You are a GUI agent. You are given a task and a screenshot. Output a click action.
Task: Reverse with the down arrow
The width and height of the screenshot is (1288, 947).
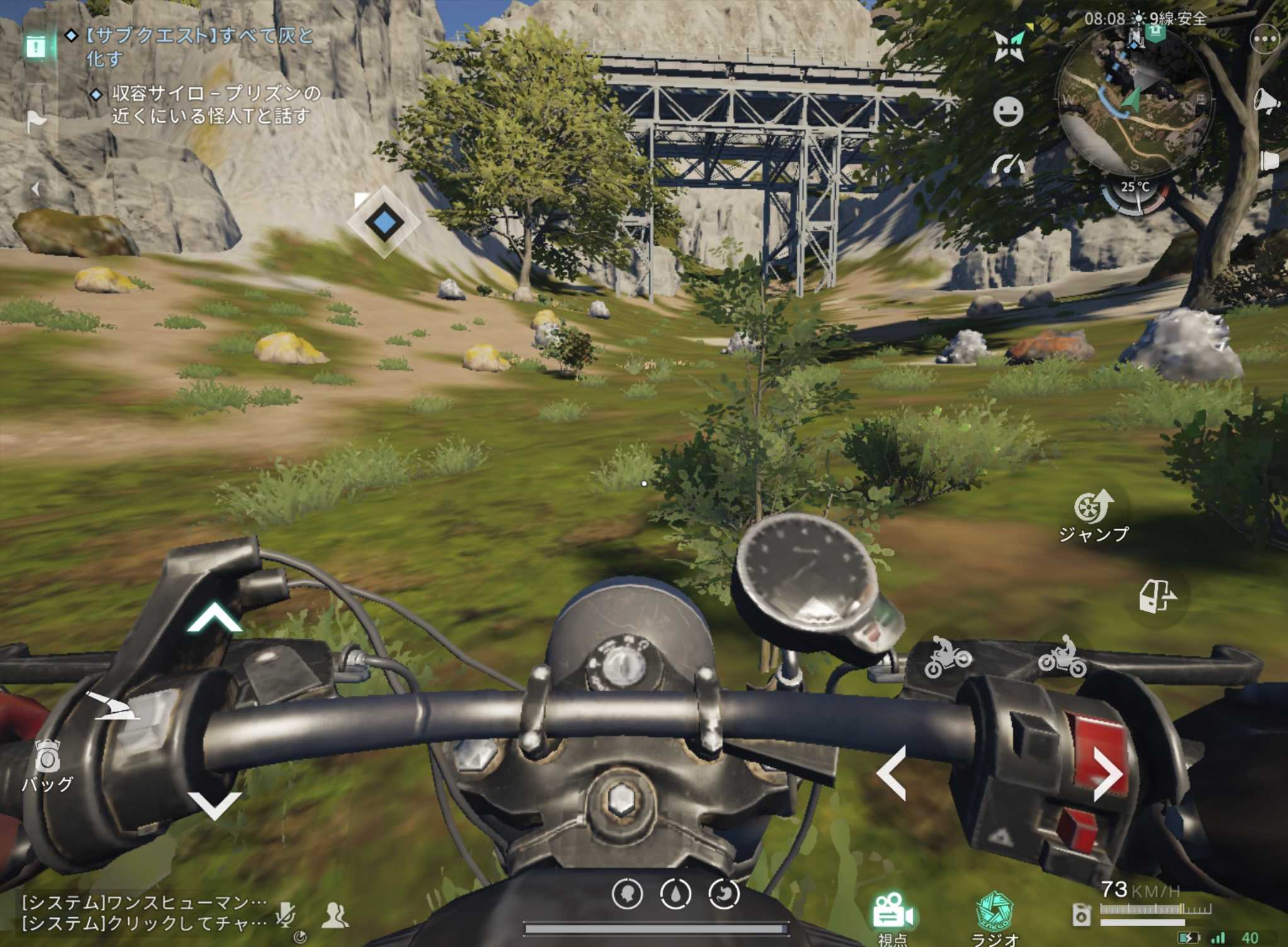click(214, 805)
